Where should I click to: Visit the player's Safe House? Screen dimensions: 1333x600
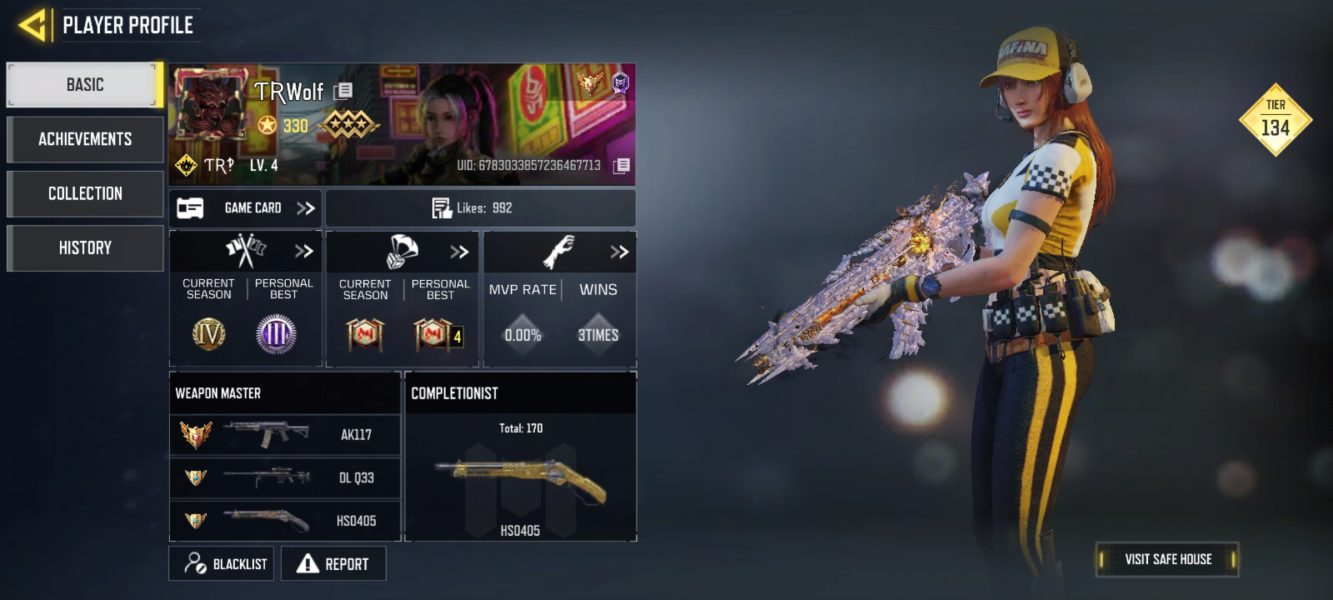click(x=1167, y=559)
